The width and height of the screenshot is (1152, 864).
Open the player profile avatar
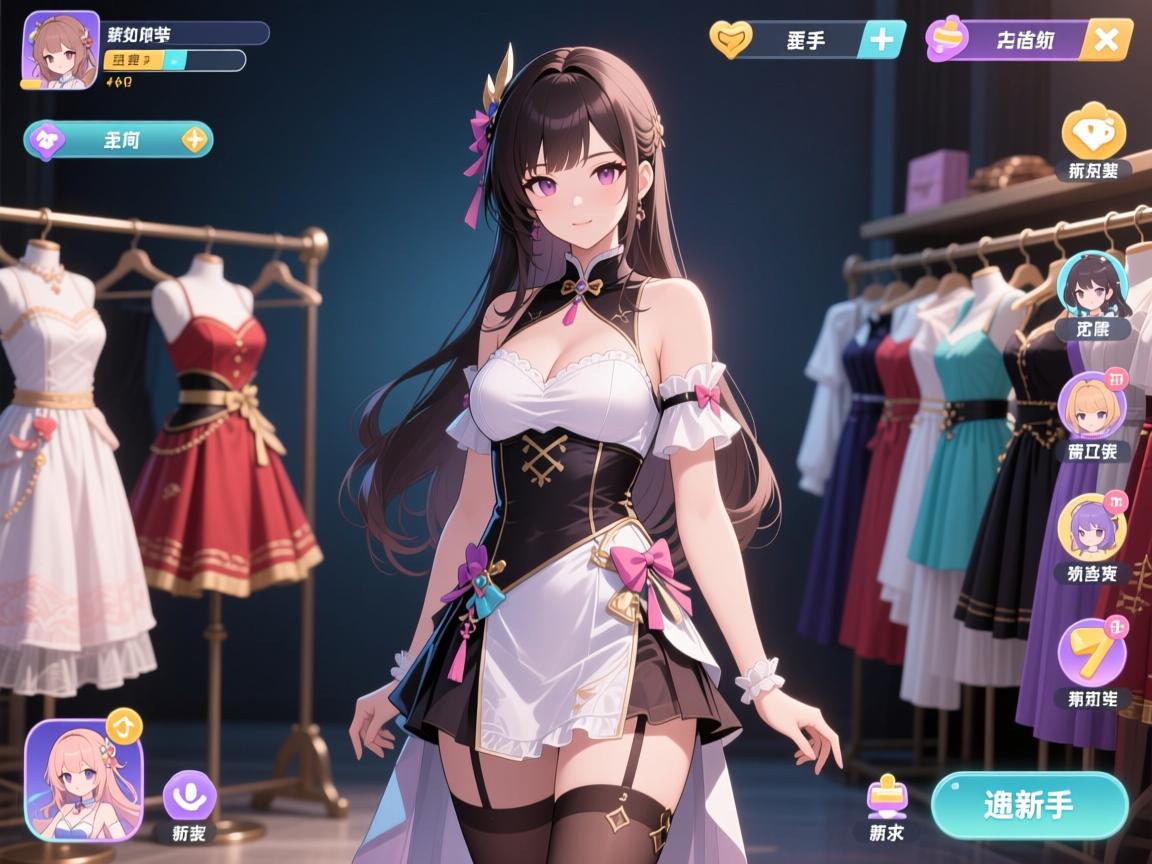tap(60, 50)
